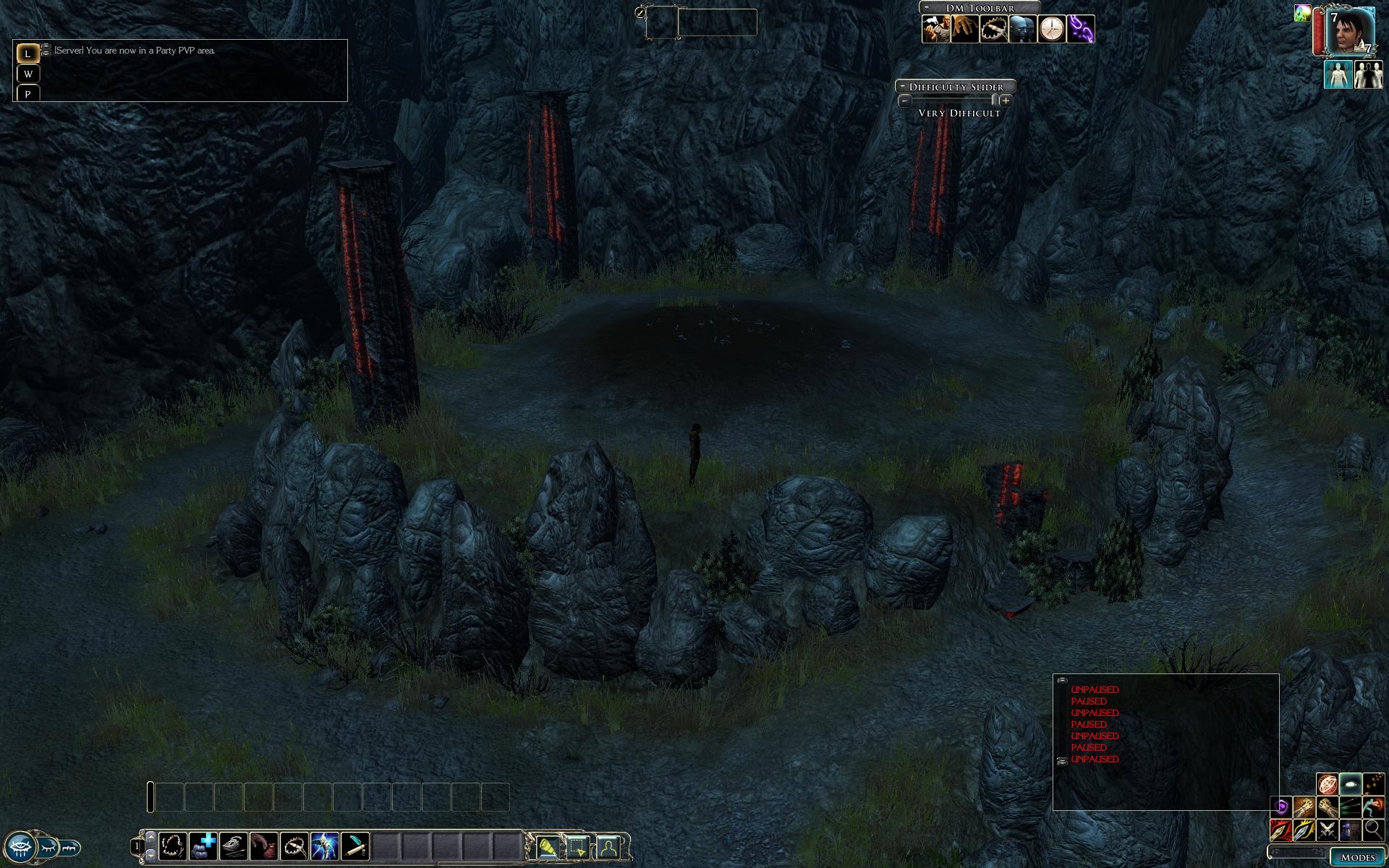
Task: Activate the quill and scroll hotbar slot
Action: tap(234, 846)
